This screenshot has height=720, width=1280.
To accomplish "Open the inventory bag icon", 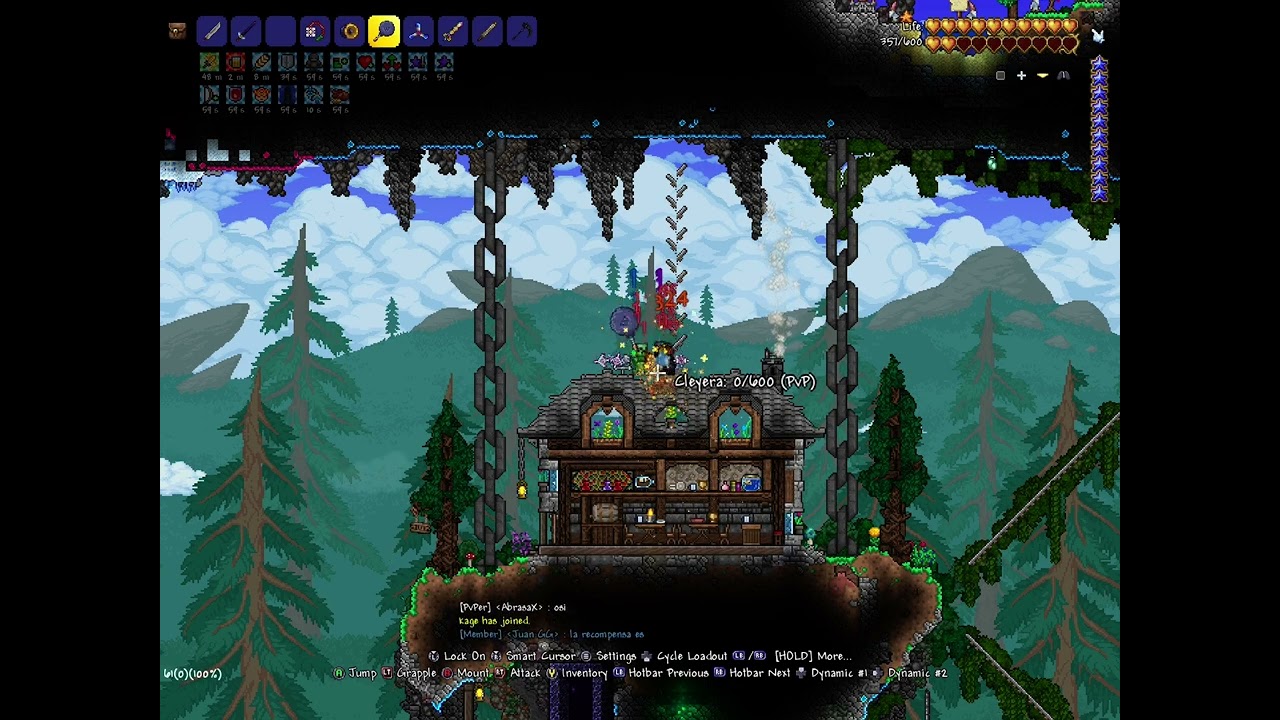I will pos(177,31).
